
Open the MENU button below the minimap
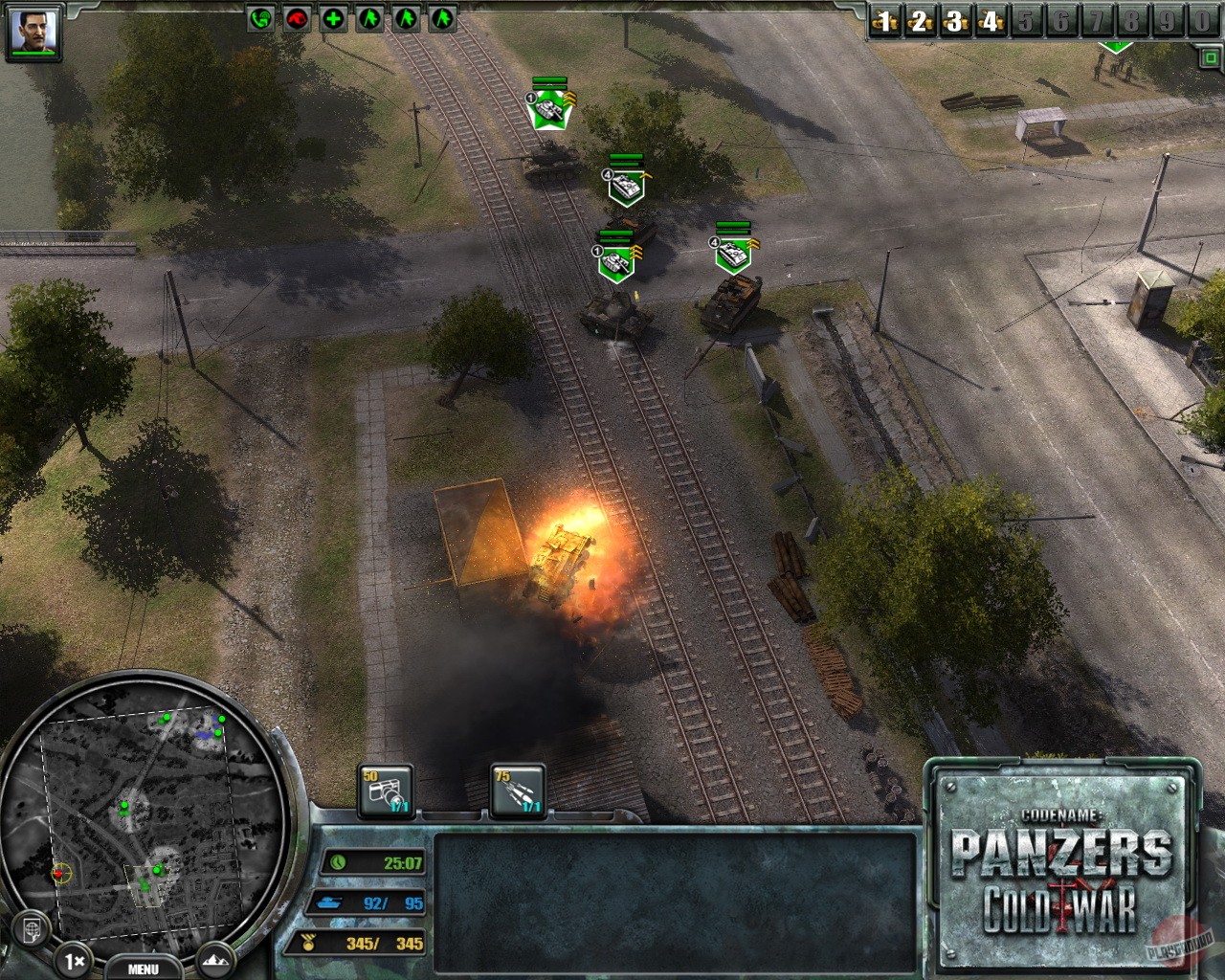pos(144,968)
